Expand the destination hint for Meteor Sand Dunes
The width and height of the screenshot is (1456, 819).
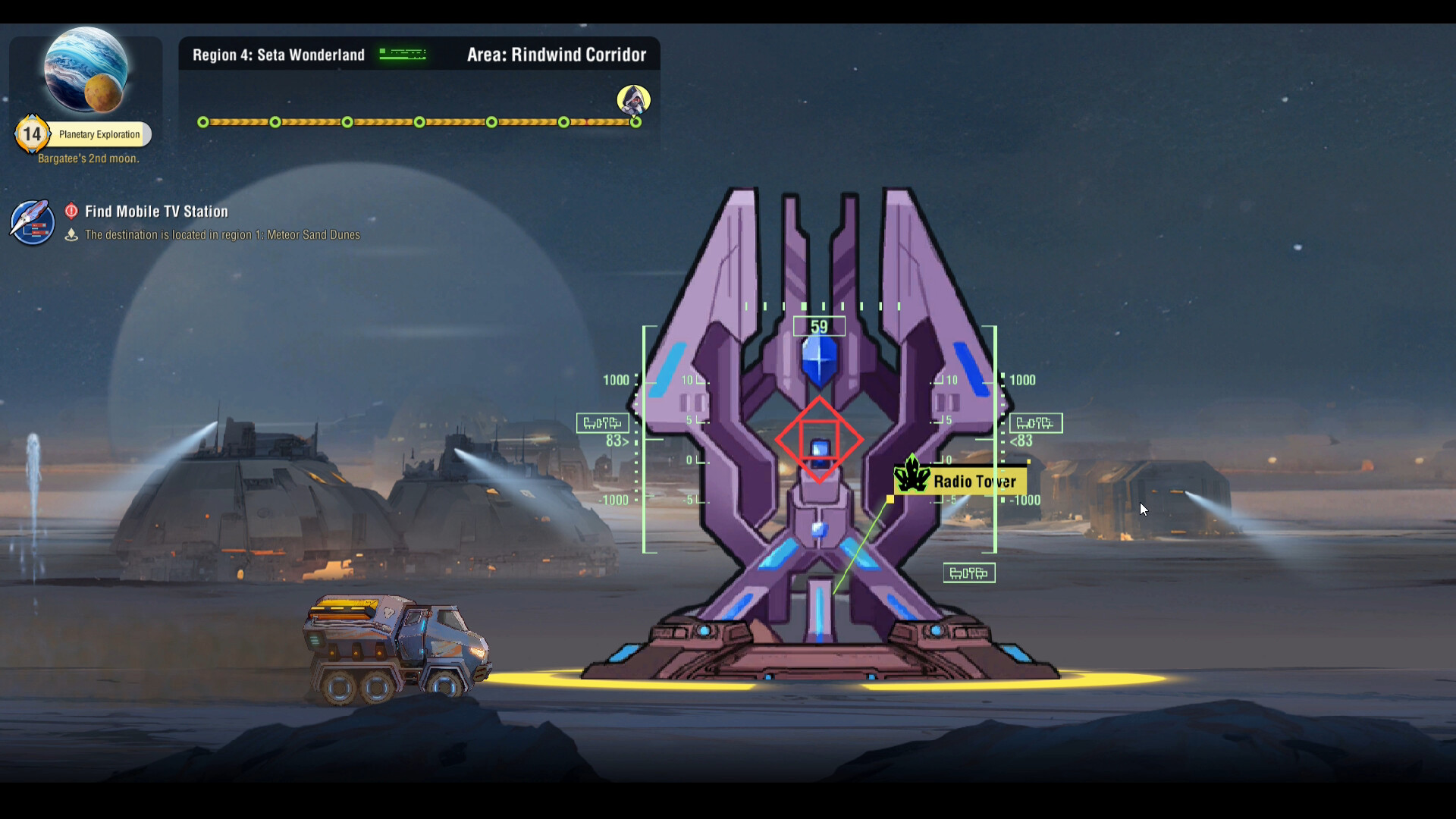(x=222, y=234)
